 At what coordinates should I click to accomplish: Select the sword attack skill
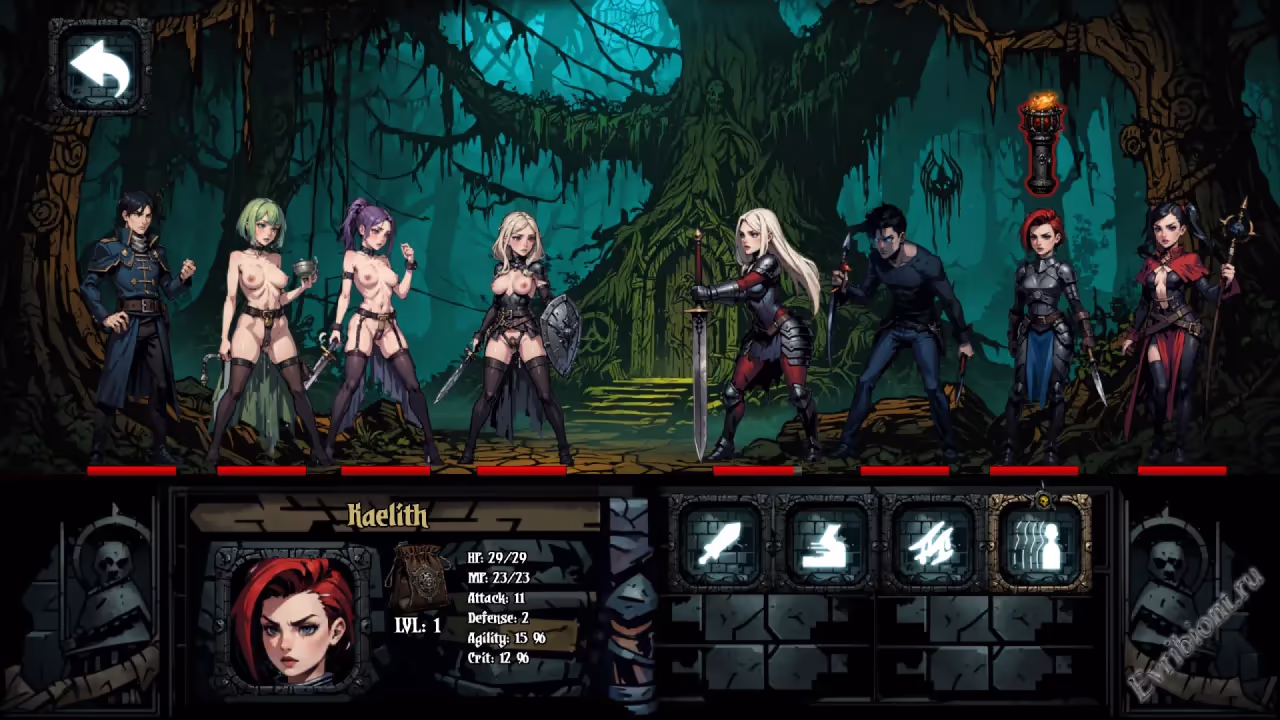pos(719,544)
